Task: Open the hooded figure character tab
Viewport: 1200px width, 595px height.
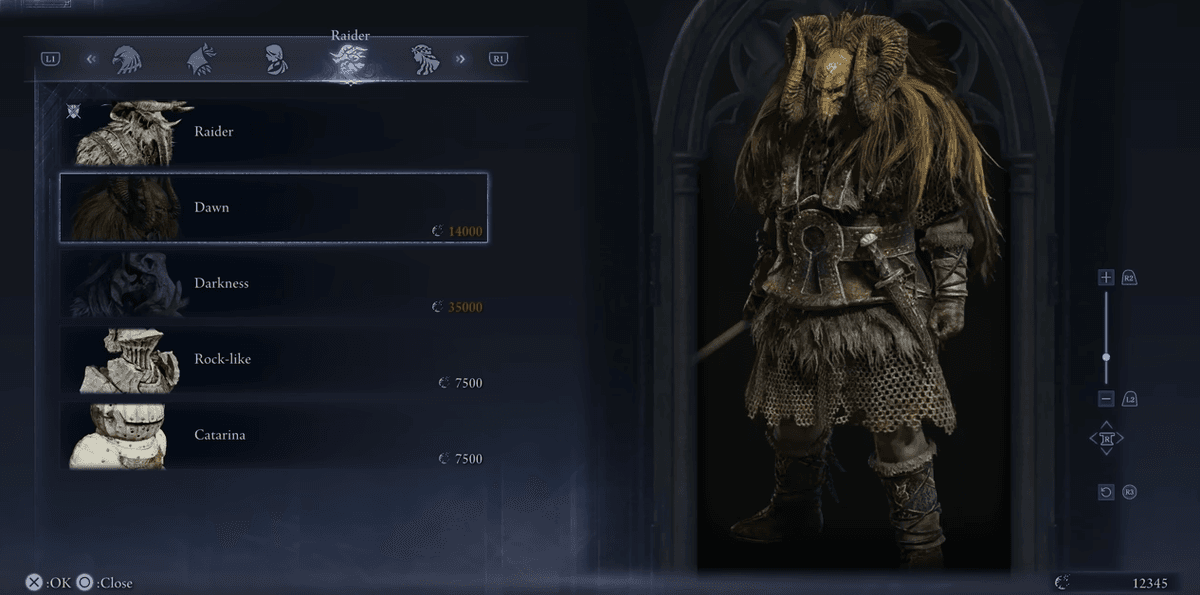Action: coord(201,60)
